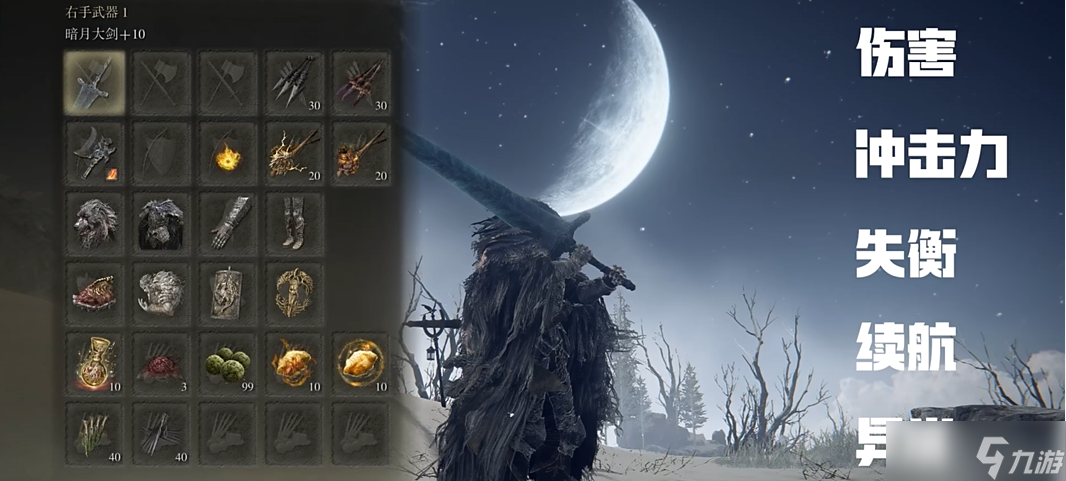The width and height of the screenshot is (1066, 481).
Task: Pick the golden tree emblem talisman
Action: tap(293, 292)
